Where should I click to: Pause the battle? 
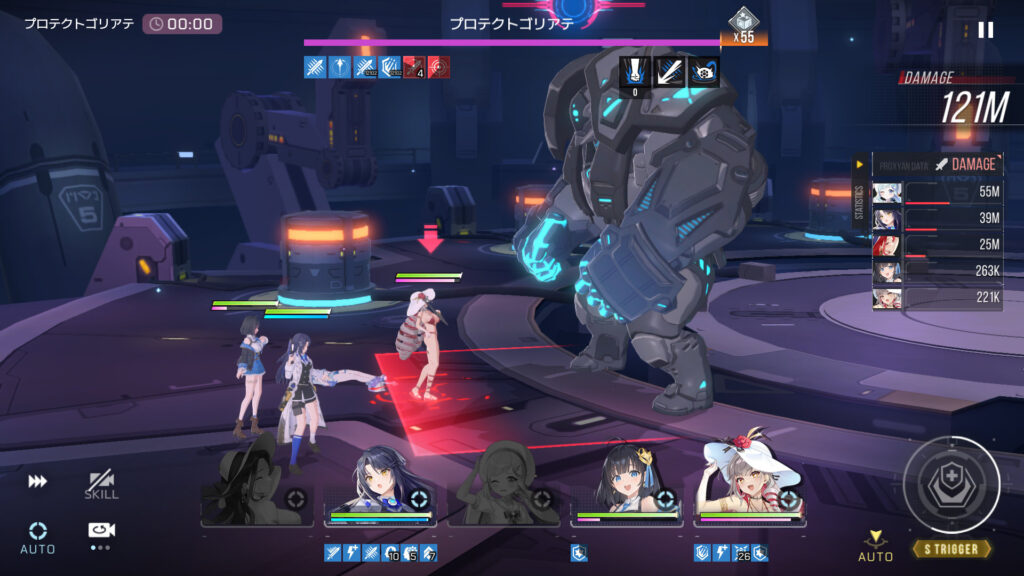(x=985, y=30)
